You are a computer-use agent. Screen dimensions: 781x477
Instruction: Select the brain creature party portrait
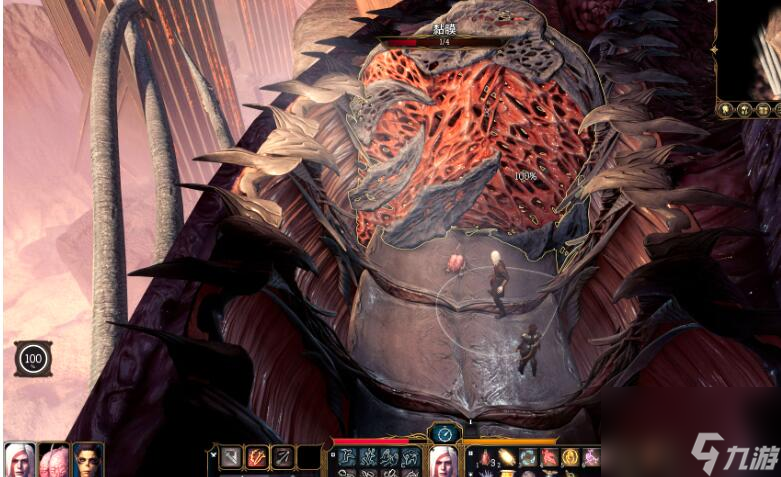[x=53, y=459]
